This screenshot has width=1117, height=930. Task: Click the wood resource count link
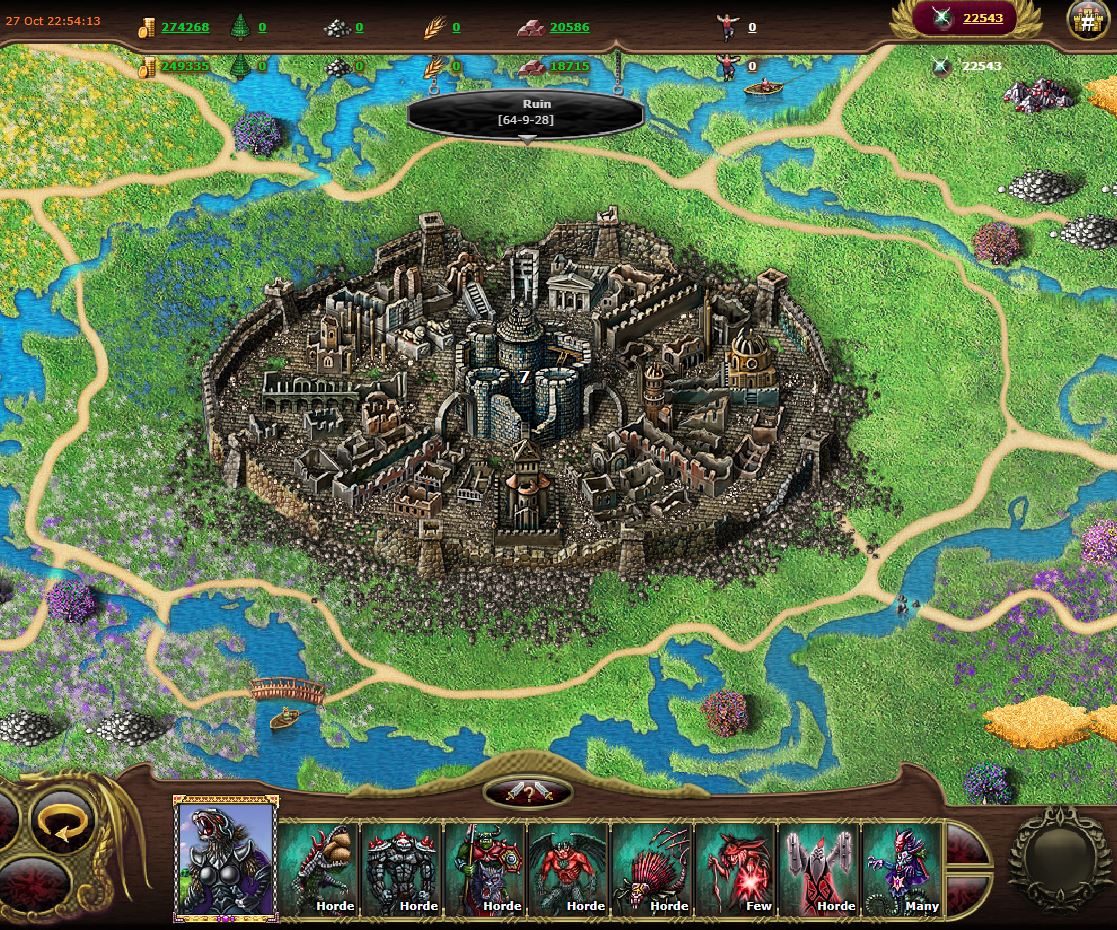(263, 27)
